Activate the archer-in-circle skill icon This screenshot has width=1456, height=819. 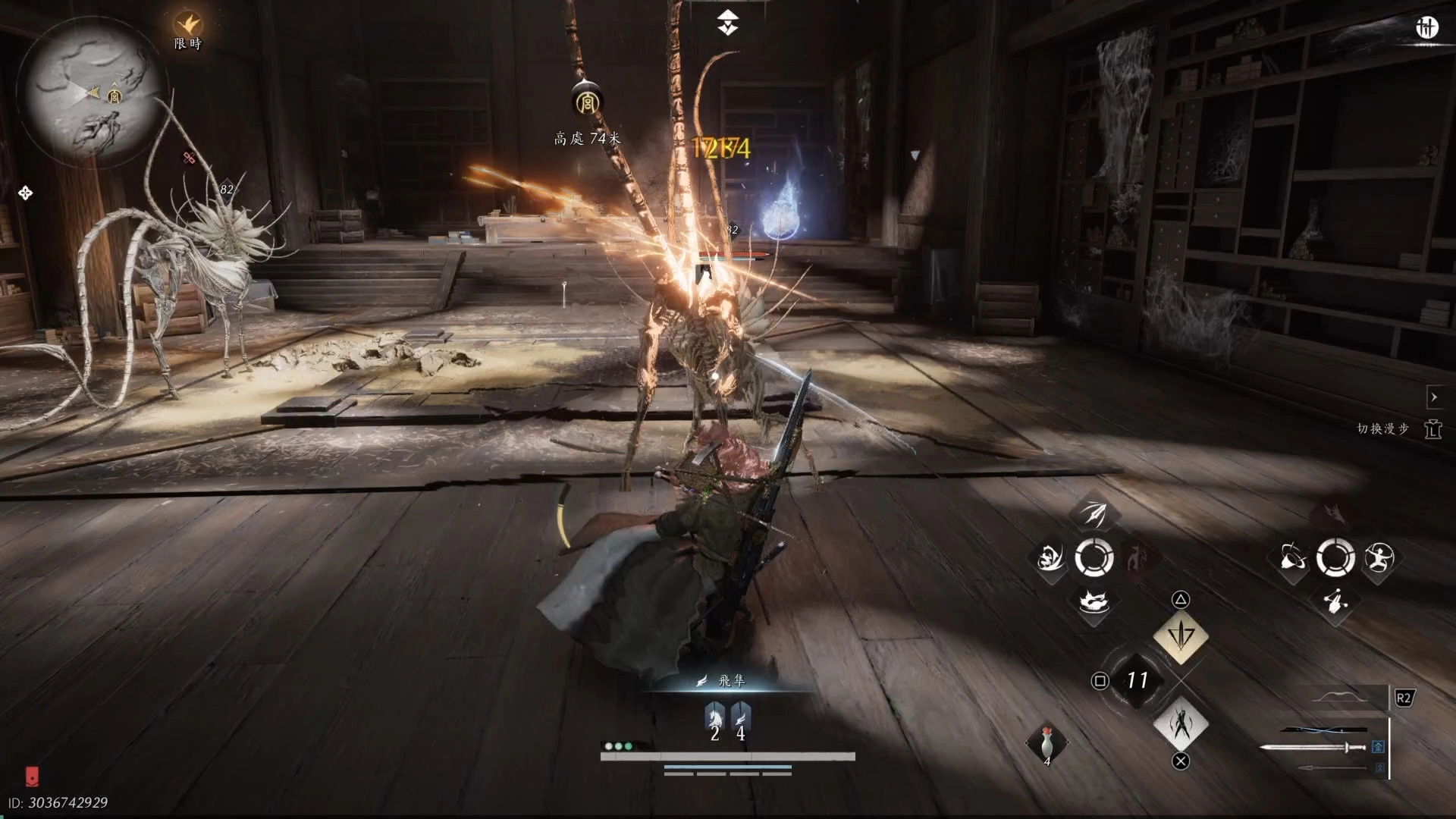[1378, 559]
